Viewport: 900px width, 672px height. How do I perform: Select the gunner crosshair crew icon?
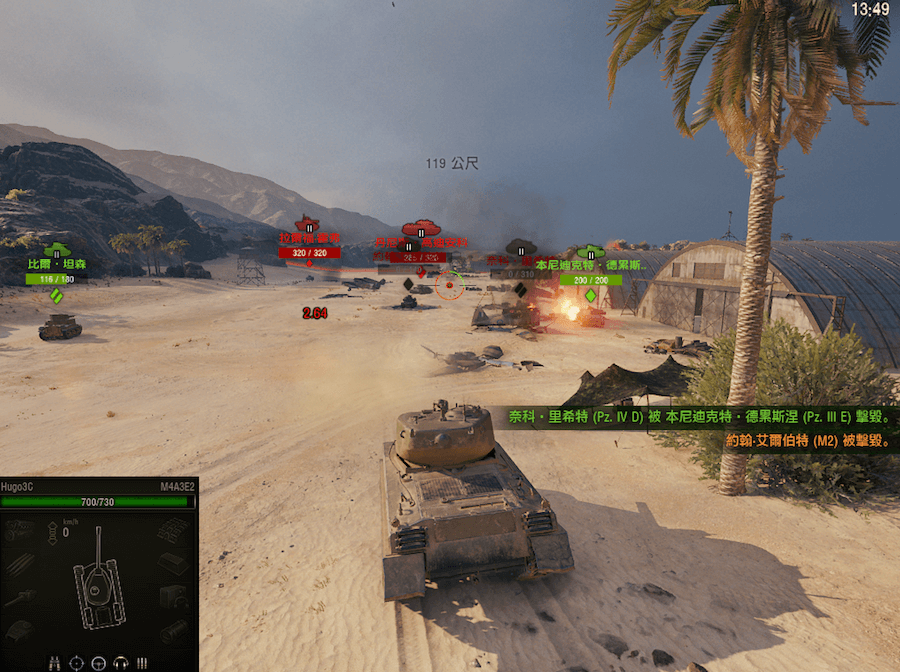coord(76,662)
